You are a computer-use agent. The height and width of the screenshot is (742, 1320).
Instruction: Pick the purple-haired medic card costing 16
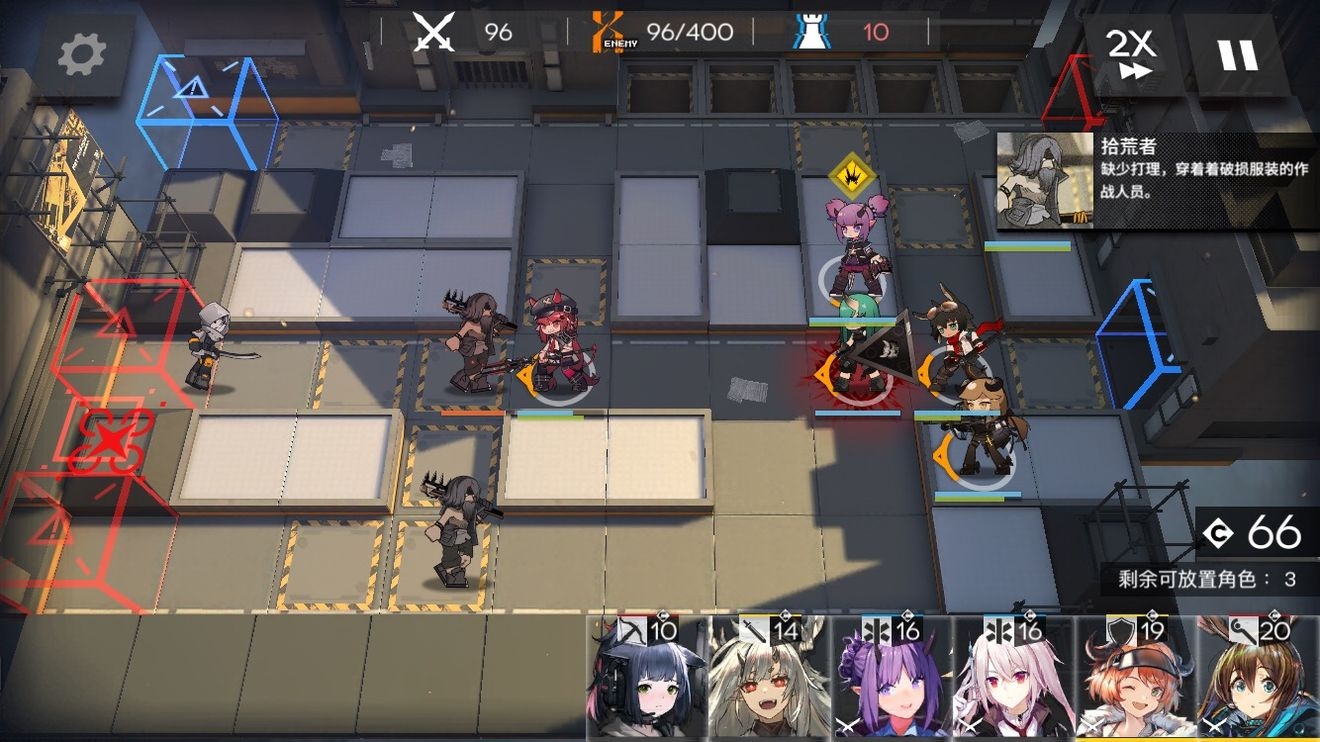(x=891, y=680)
